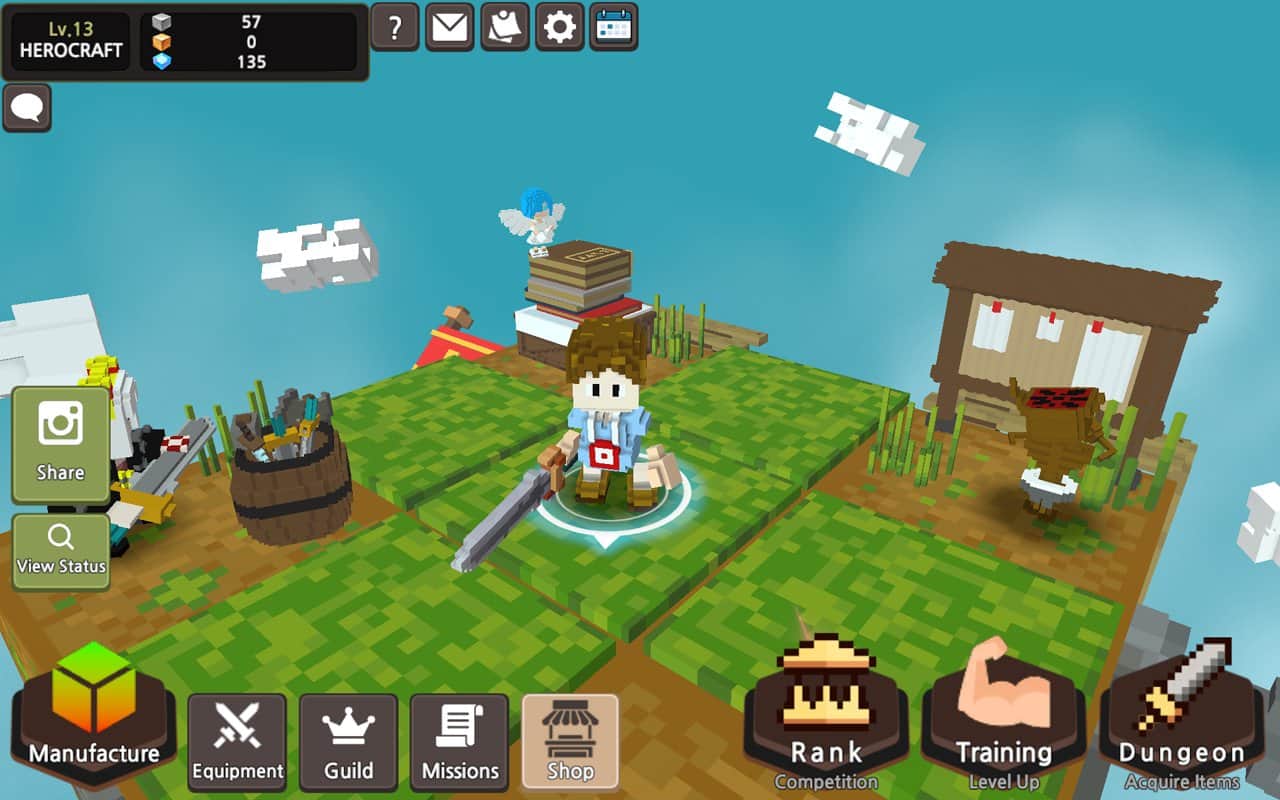
Task: Open the gear settings menu
Action: pyautogui.click(x=559, y=27)
